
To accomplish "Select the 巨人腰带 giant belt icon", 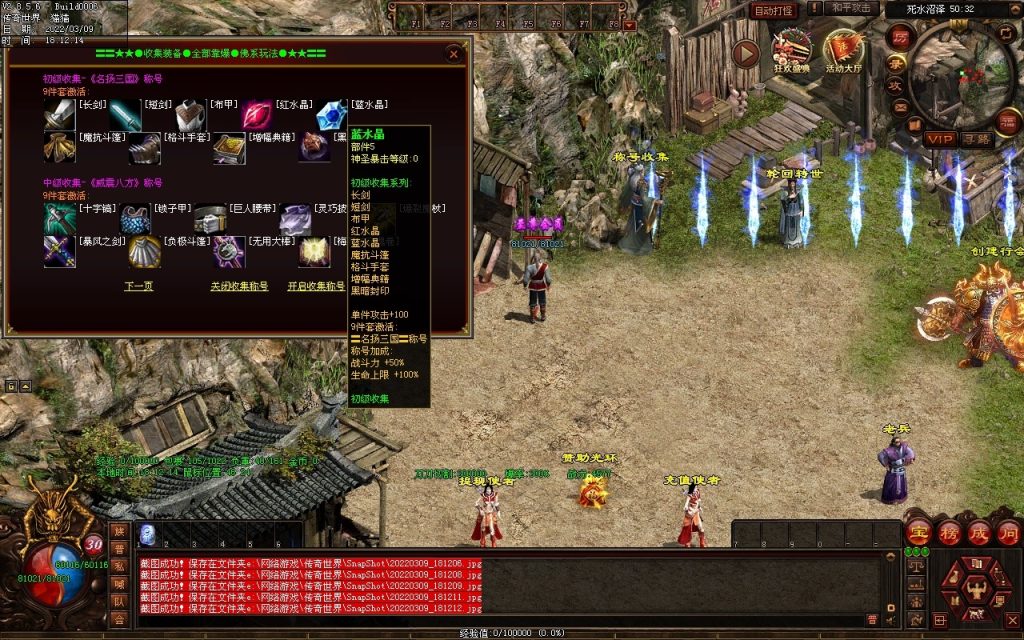I will (x=209, y=219).
